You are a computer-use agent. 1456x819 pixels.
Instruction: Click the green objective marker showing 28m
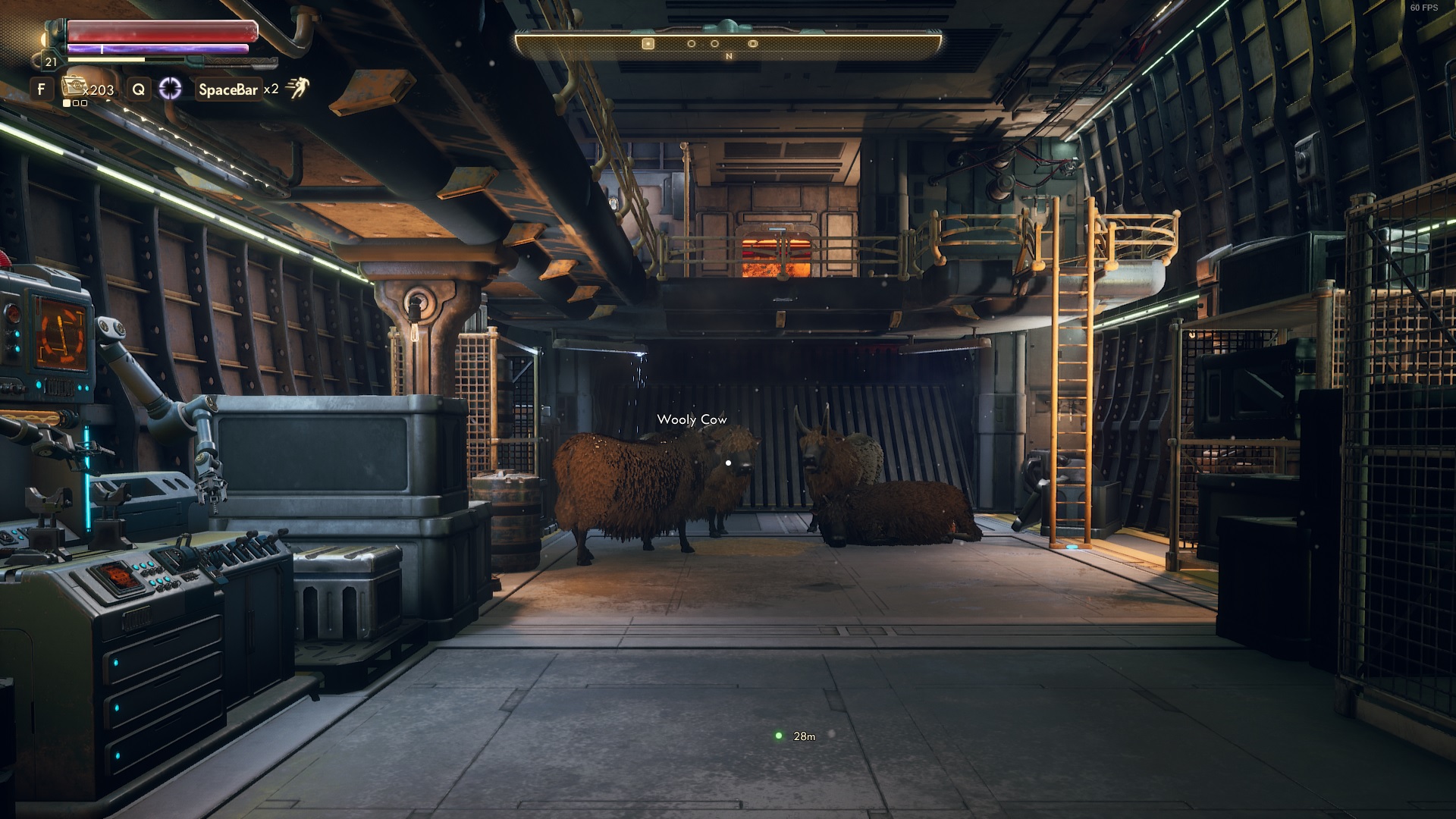coord(778,736)
